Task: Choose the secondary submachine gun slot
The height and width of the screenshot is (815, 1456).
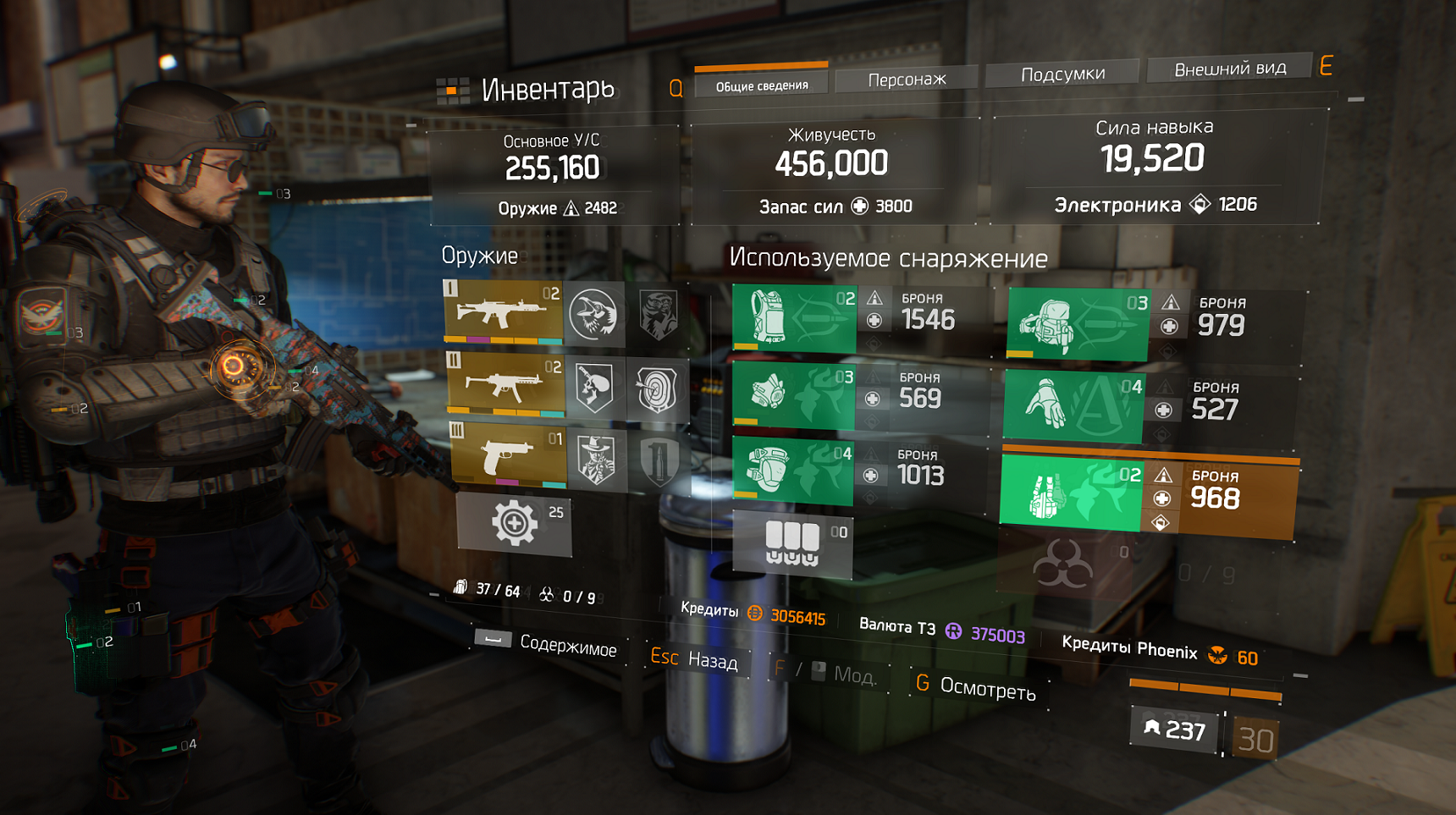Action: 505,385
